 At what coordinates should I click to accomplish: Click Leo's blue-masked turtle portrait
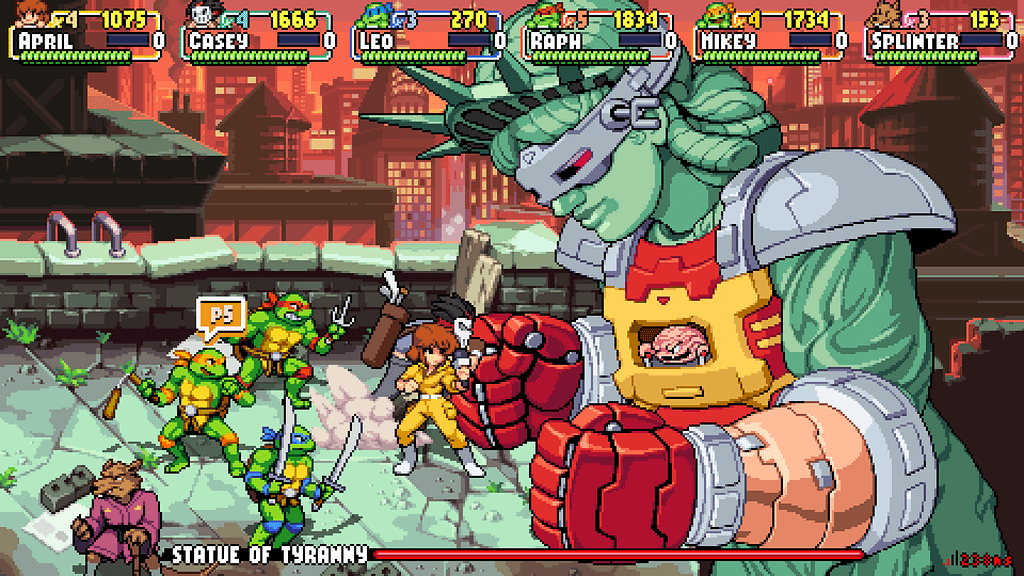375,15
